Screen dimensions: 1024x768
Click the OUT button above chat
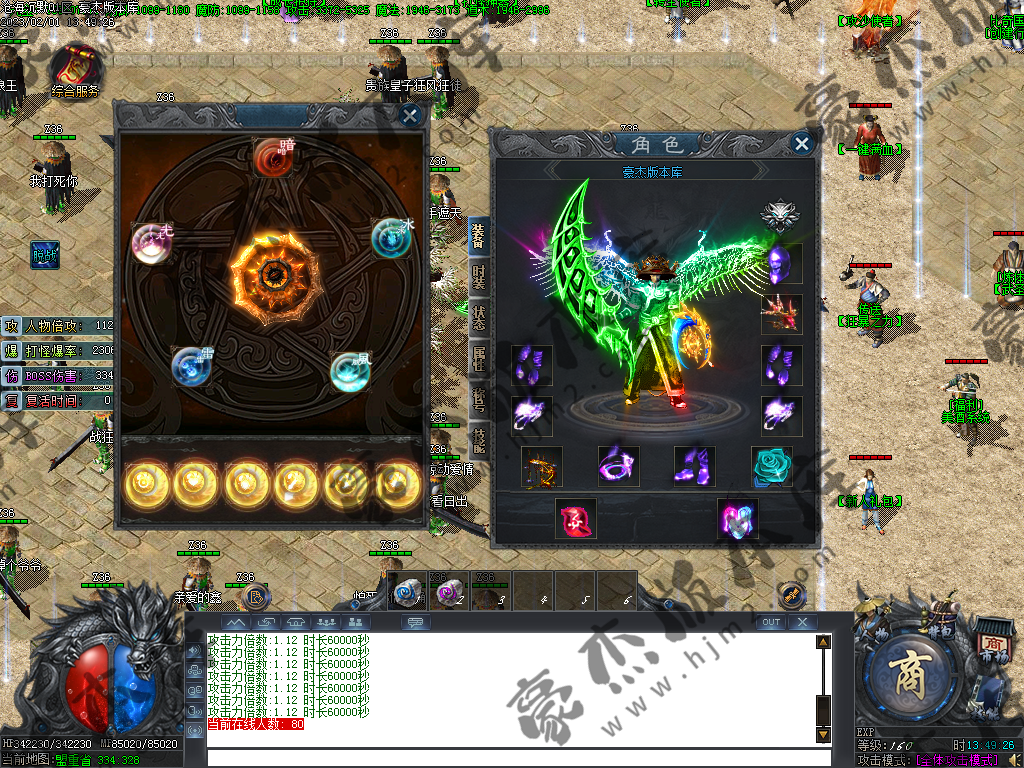770,622
